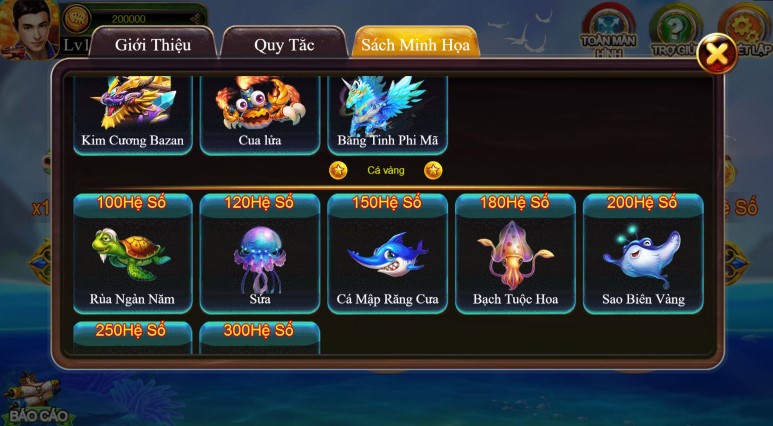Click the player avatar portrait

click(28, 28)
